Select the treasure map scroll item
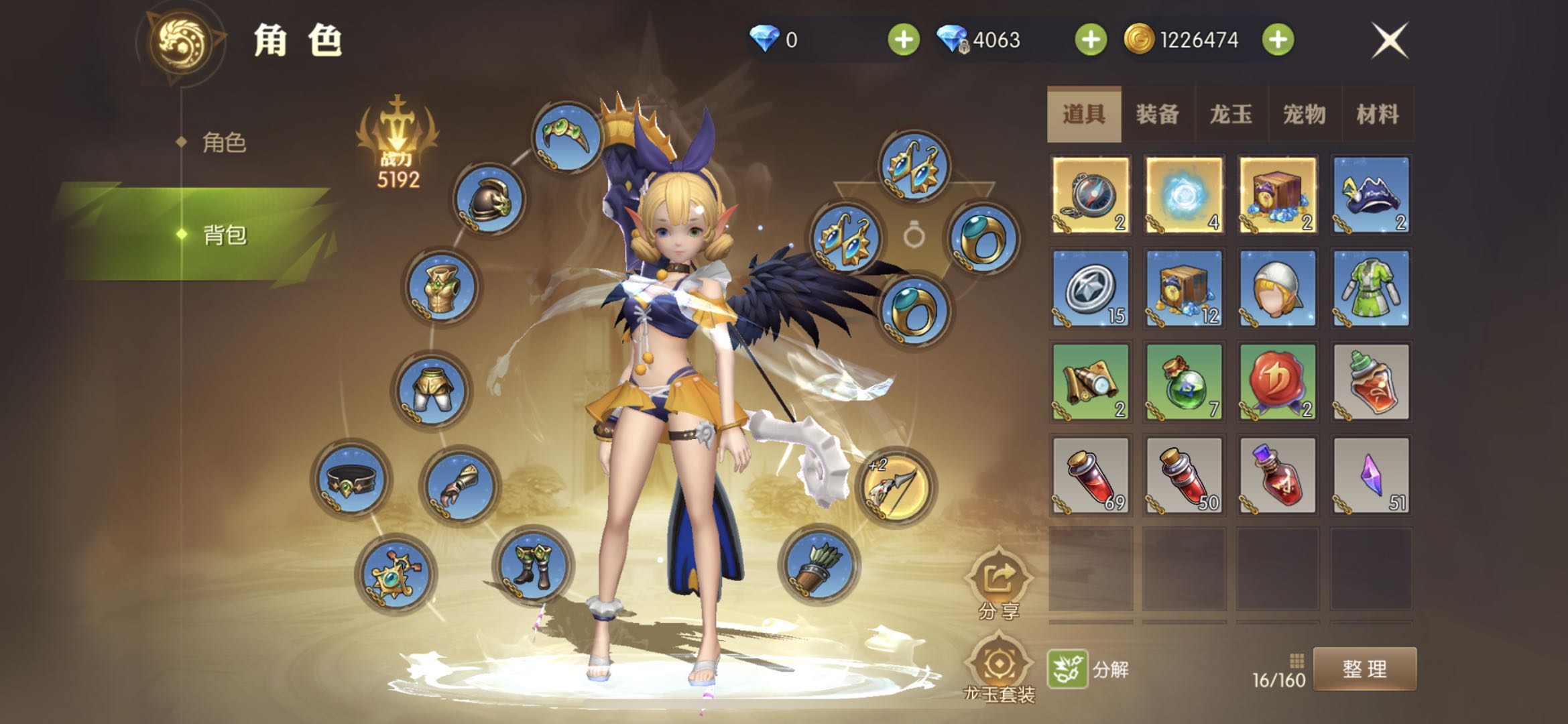The image size is (1568, 724). pos(1091,382)
